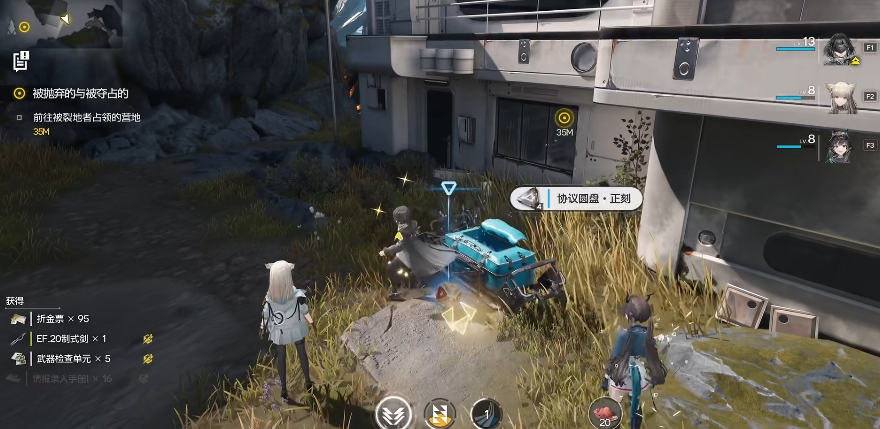This screenshot has height=429, width=880.
Task: Select the 折金票 ×95 loot entry
Action: coord(62,319)
